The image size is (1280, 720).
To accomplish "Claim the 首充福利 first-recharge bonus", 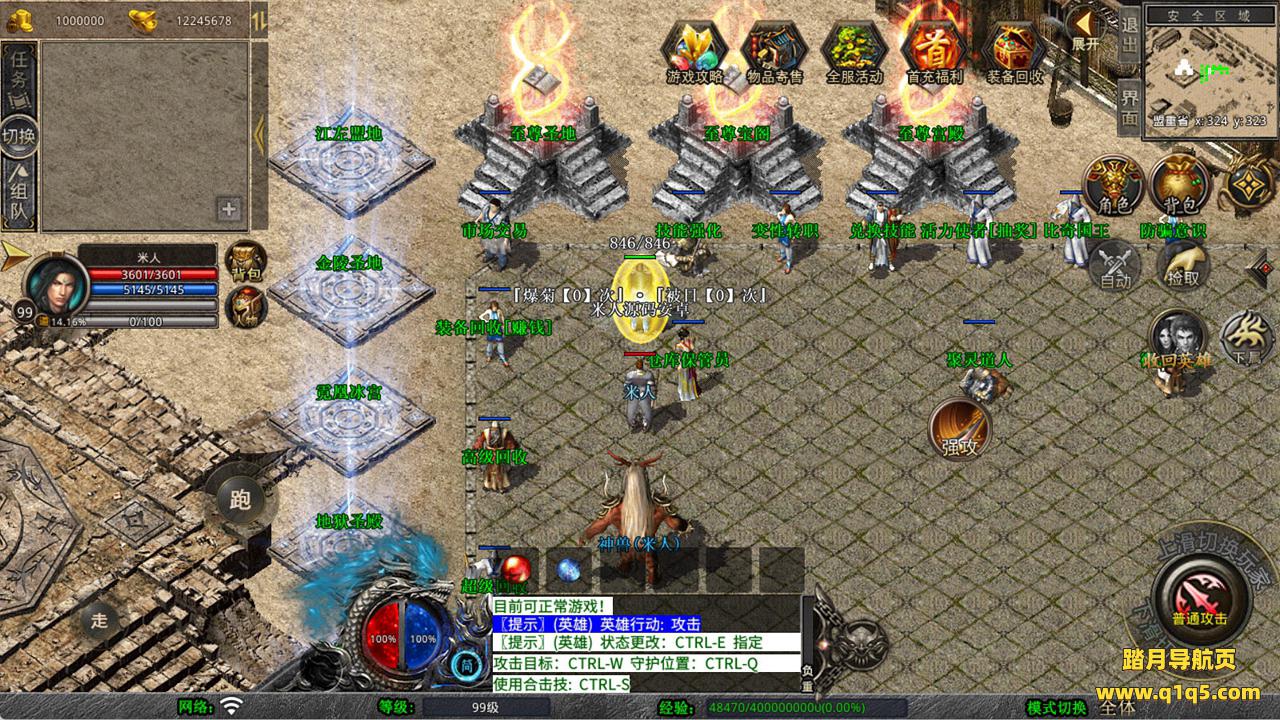I will pyautogui.click(x=934, y=50).
